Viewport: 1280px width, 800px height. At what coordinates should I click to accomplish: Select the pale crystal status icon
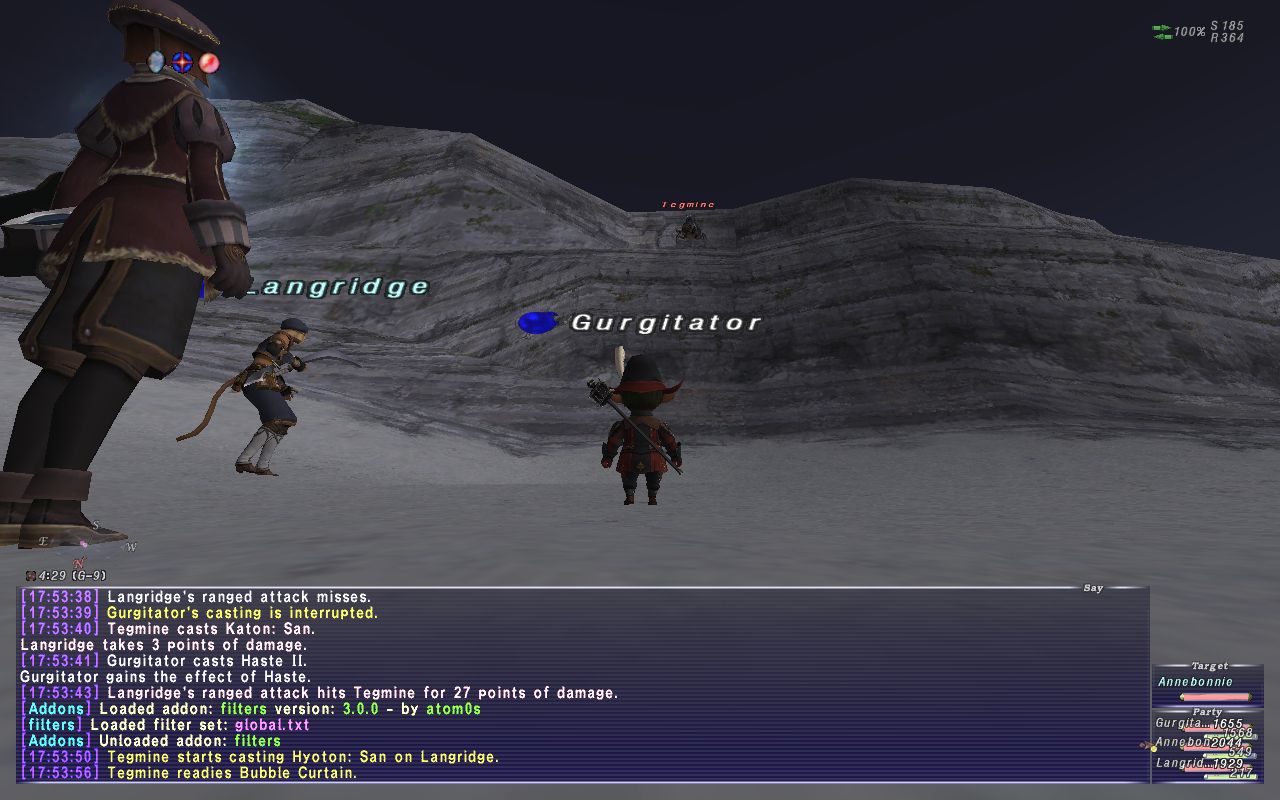click(157, 62)
